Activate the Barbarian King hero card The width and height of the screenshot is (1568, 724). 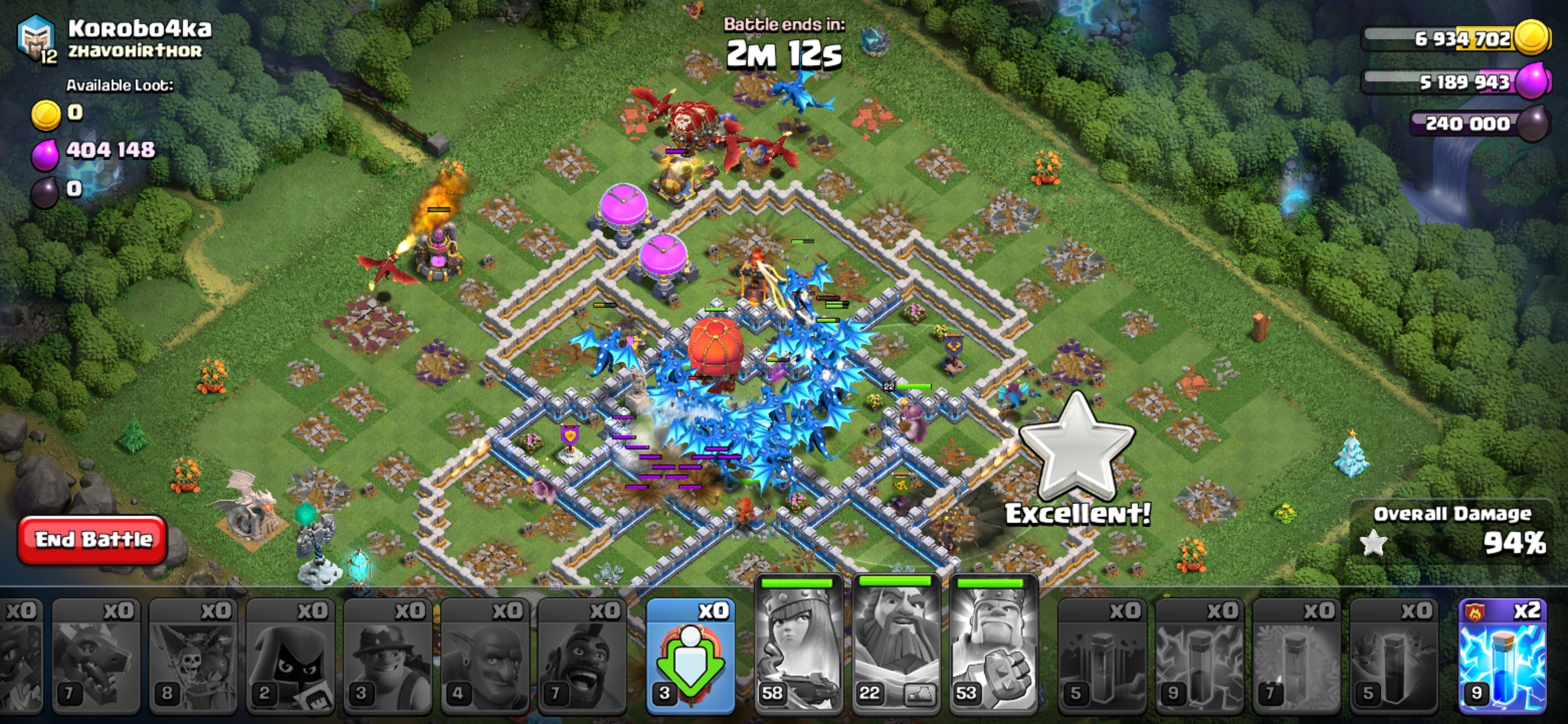pos(994,647)
